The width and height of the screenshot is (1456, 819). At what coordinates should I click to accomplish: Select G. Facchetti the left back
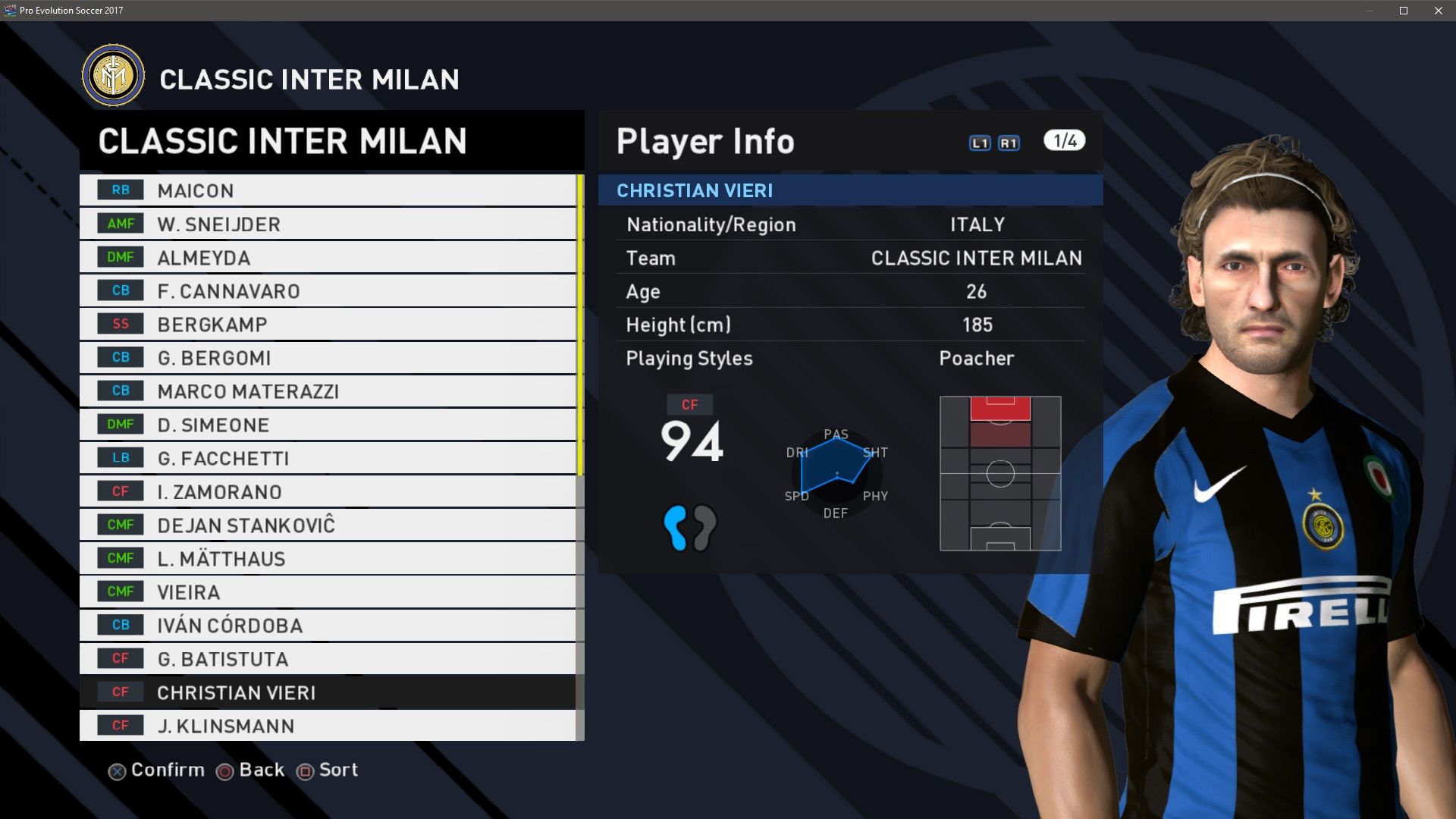point(328,458)
